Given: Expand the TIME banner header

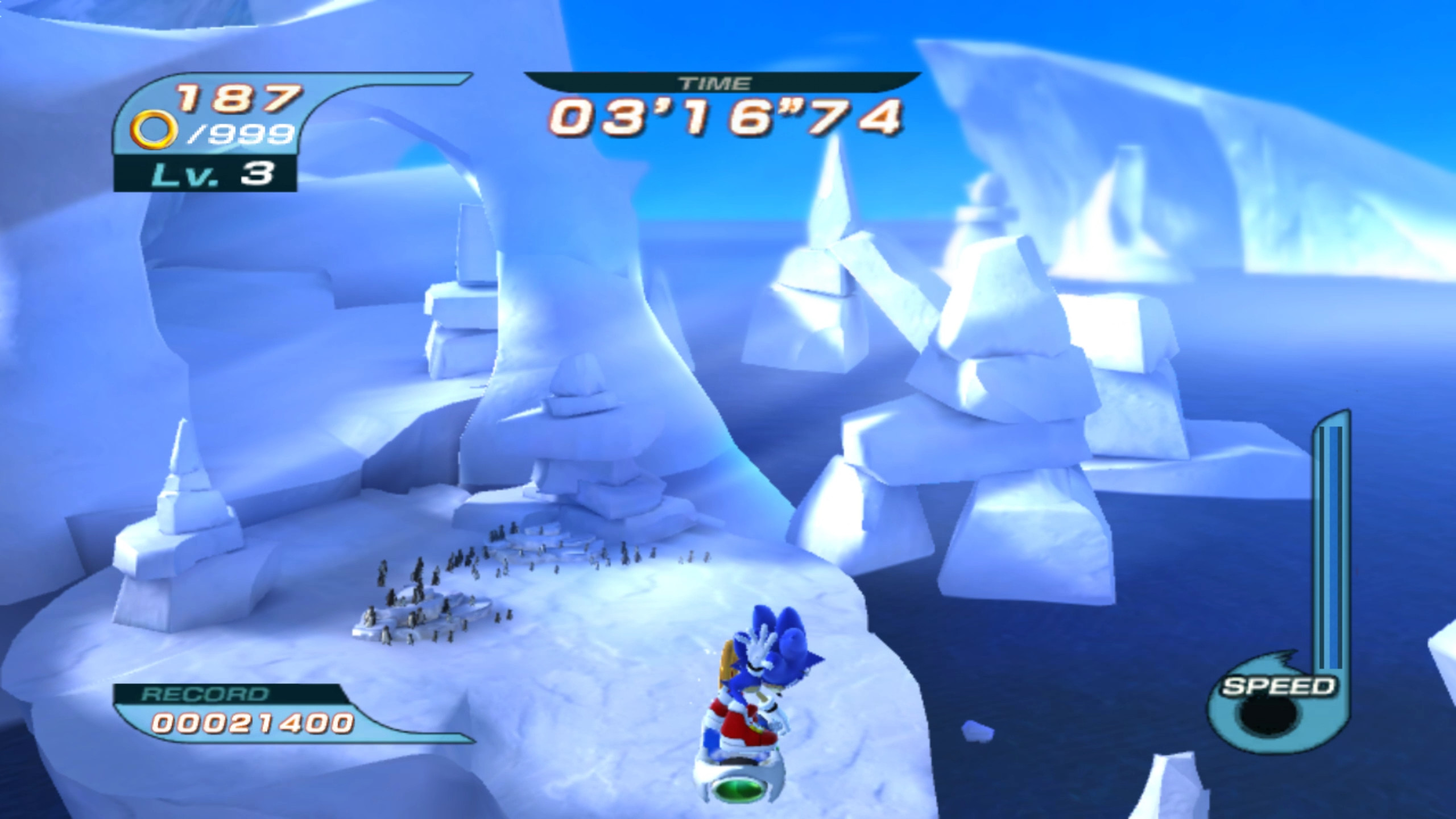Looking at the screenshot, I should tap(722, 81).
